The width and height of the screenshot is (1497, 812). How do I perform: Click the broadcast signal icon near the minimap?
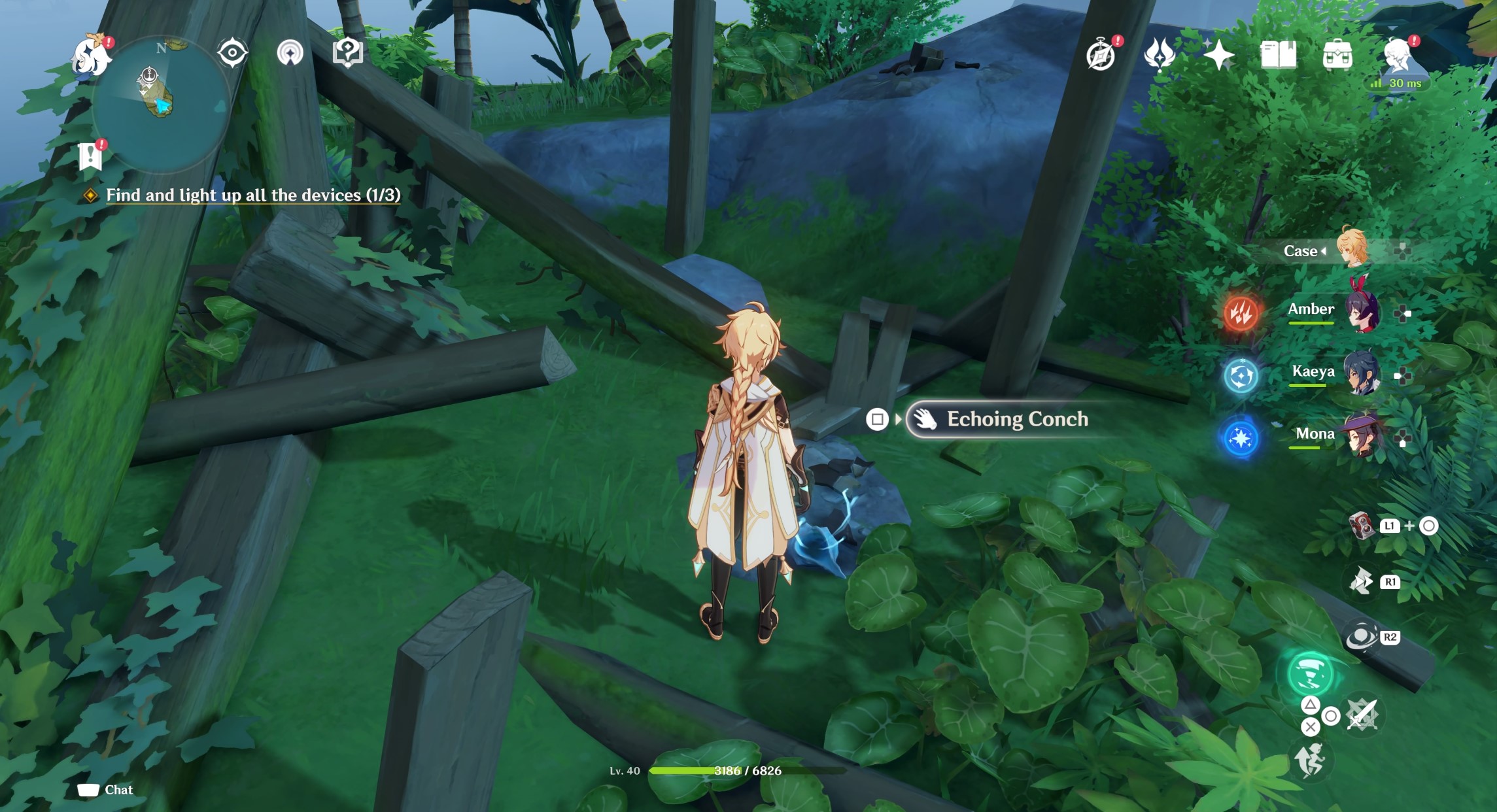[x=290, y=53]
